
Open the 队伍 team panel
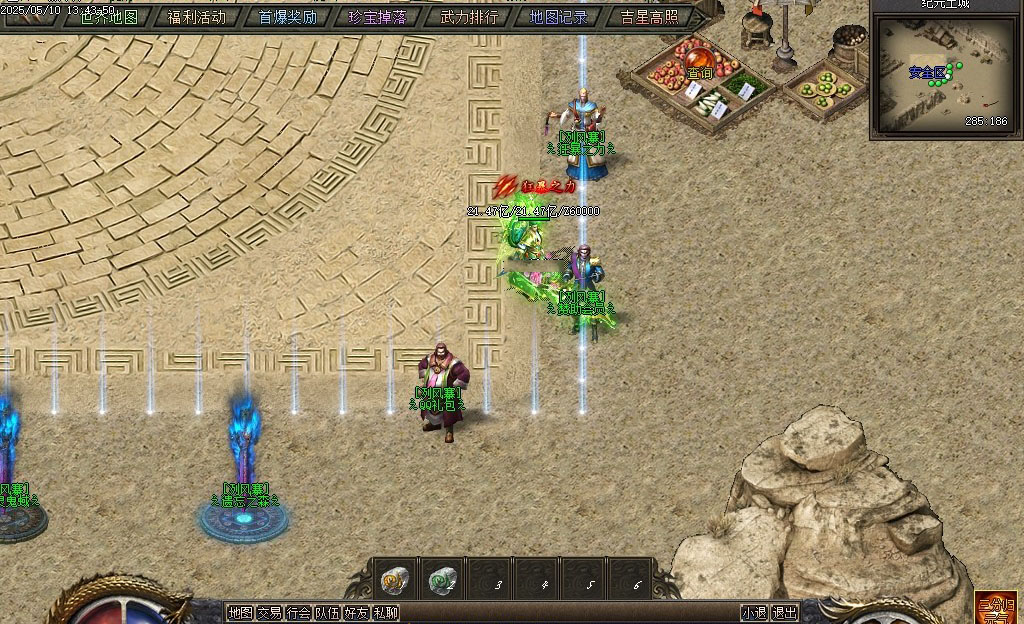click(327, 613)
